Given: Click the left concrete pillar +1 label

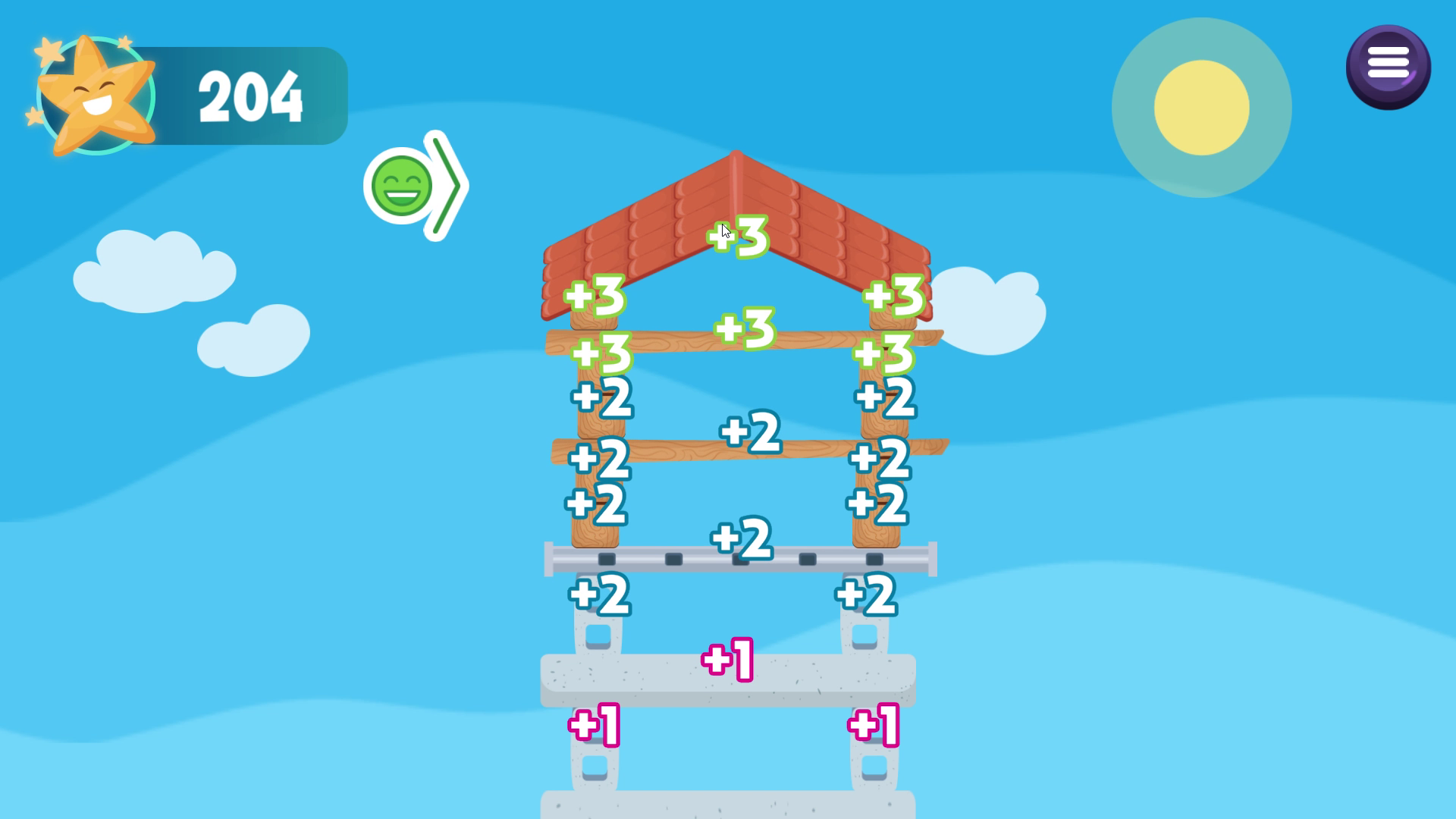Looking at the screenshot, I should tap(595, 726).
